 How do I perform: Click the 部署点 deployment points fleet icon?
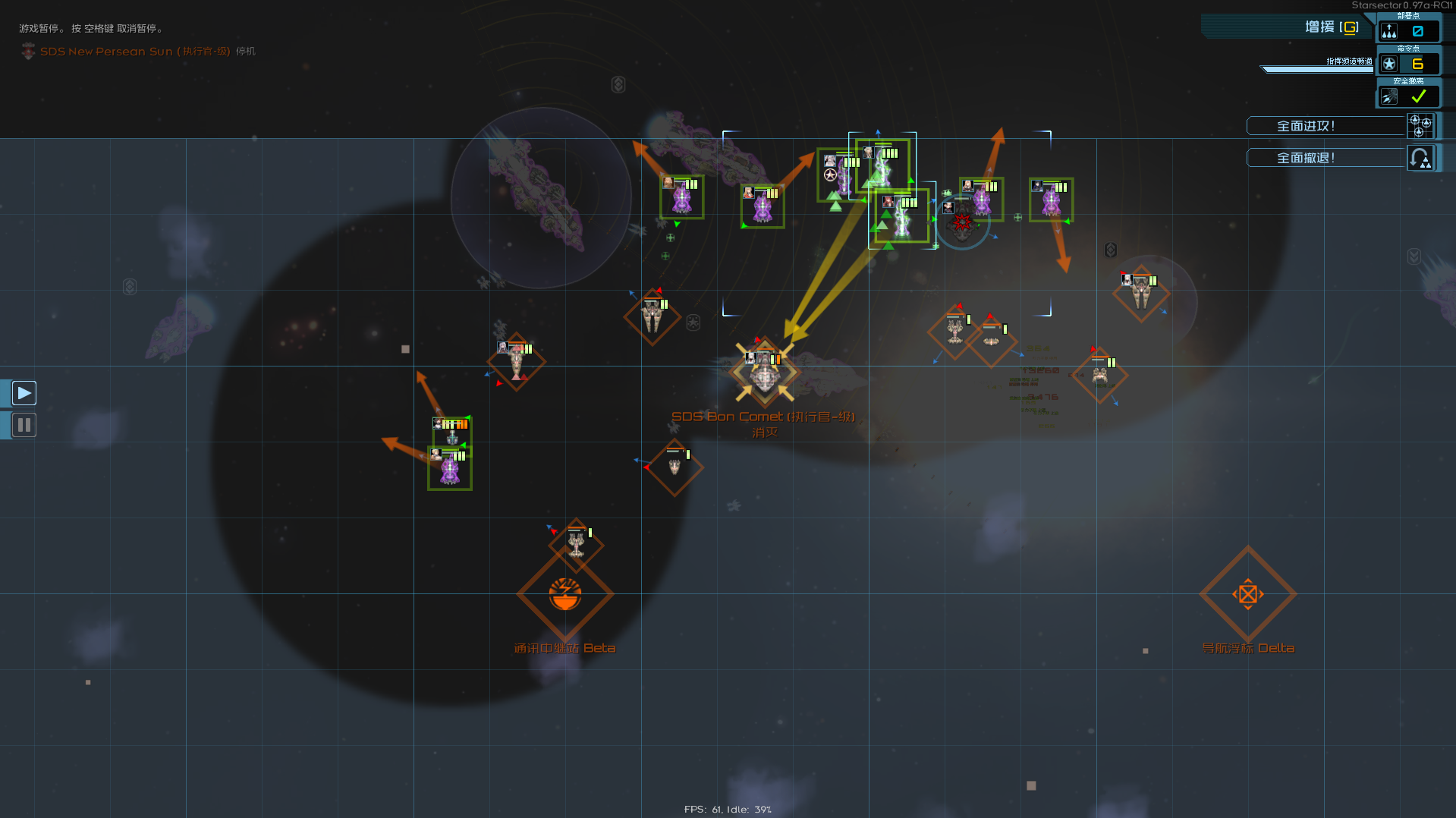click(1389, 30)
